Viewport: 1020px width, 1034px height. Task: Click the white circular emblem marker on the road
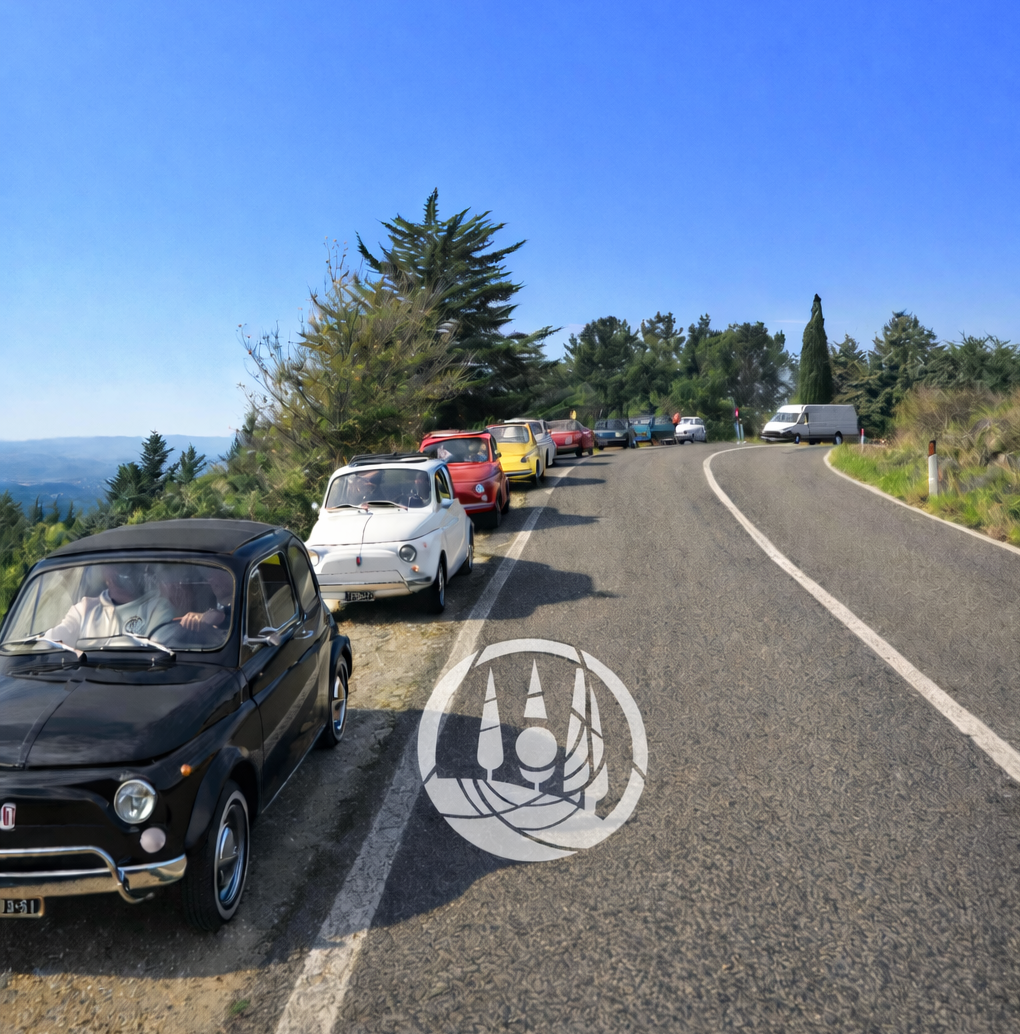pyautogui.click(x=532, y=750)
